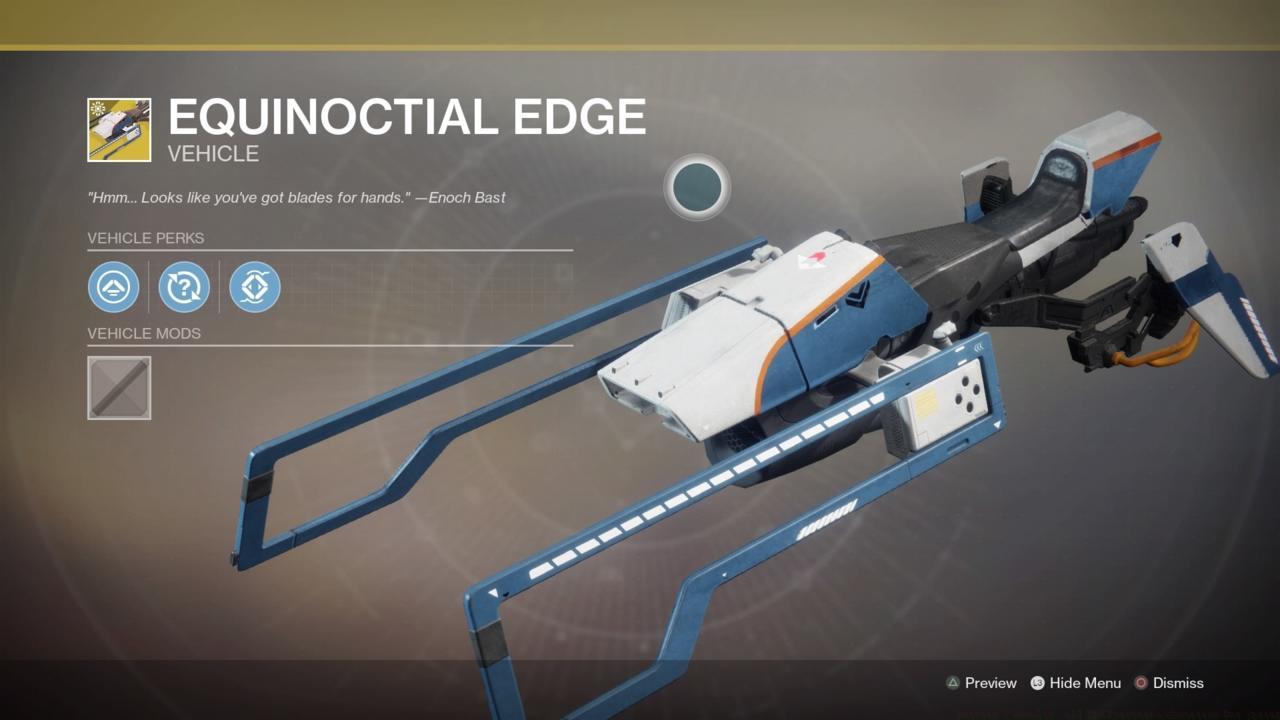Click the Enoch Bast quote text
1280x720 pixels.
pyautogui.click(x=295, y=197)
